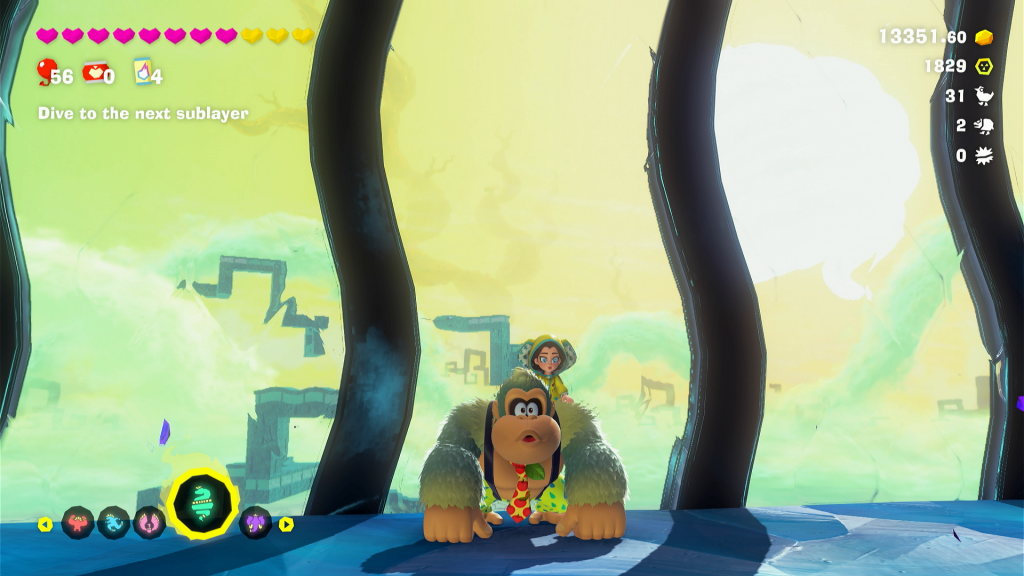The height and width of the screenshot is (576, 1024).
Task: Click the right yellow arrow of Bananza selector
Action: coord(286,524)
